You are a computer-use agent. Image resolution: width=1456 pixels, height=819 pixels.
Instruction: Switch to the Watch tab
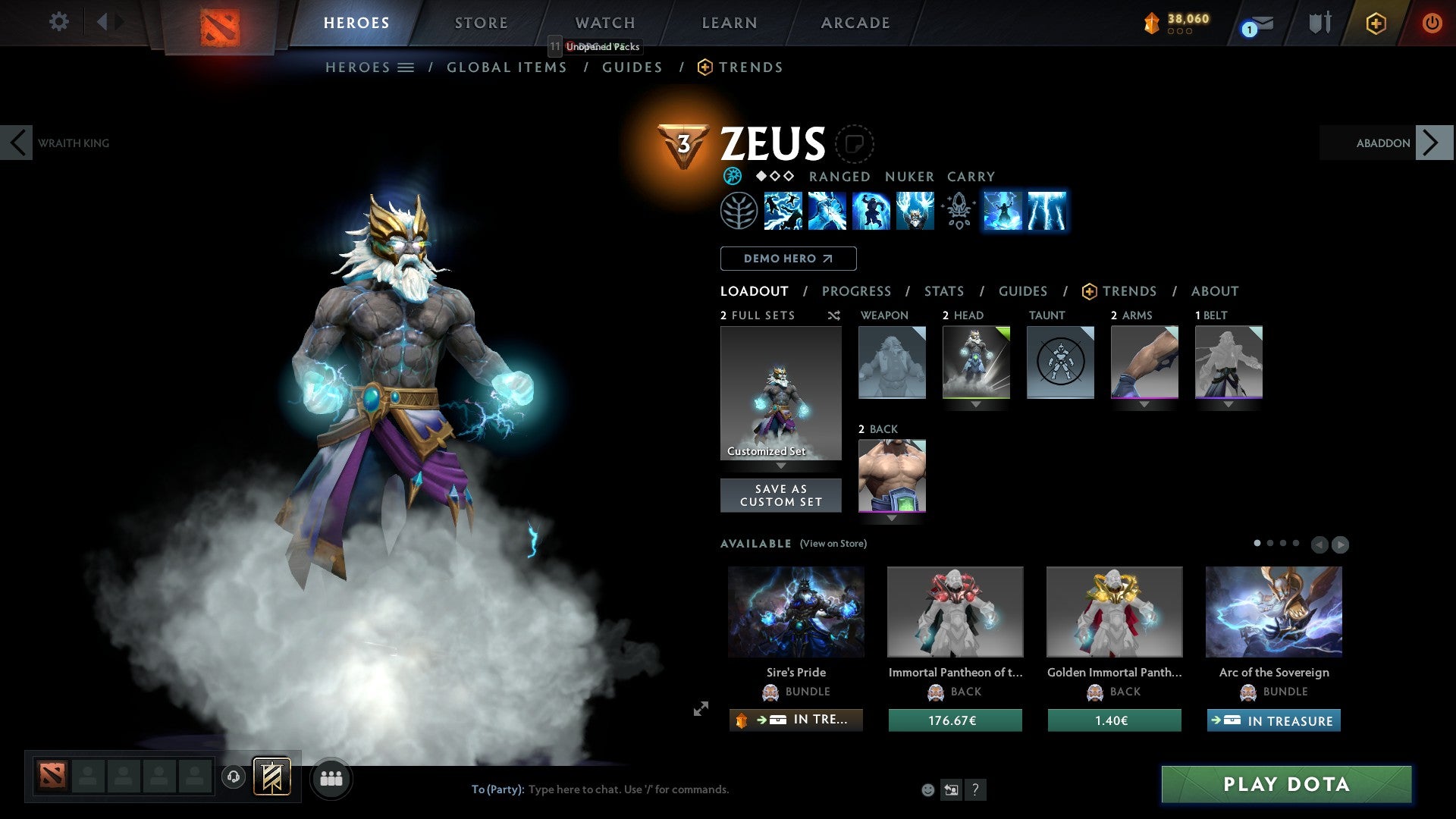click(604, 23)
